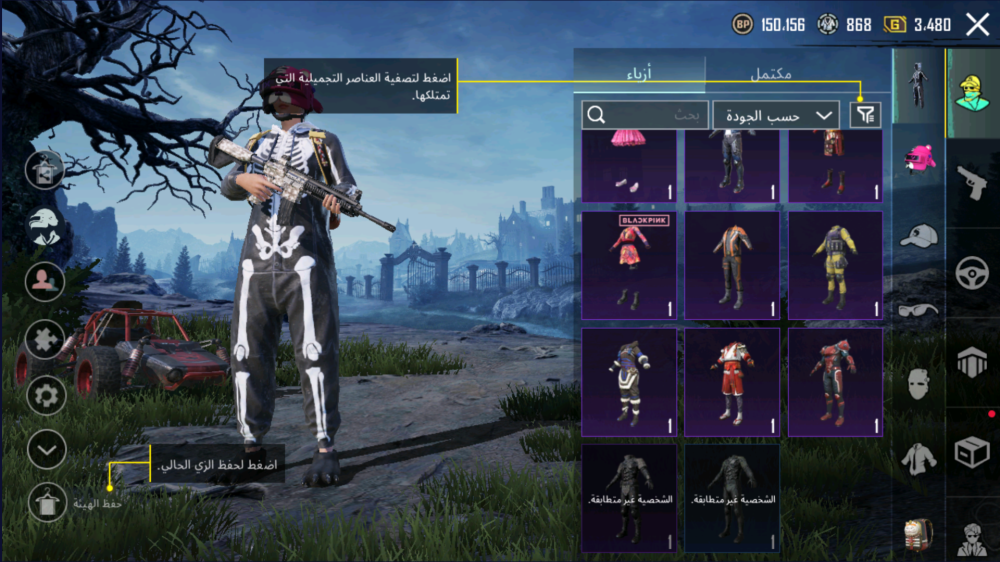This screenshot has width=1000, height=562.
Task: Close the wardrobe screen with the X
Action: (977, 26)
